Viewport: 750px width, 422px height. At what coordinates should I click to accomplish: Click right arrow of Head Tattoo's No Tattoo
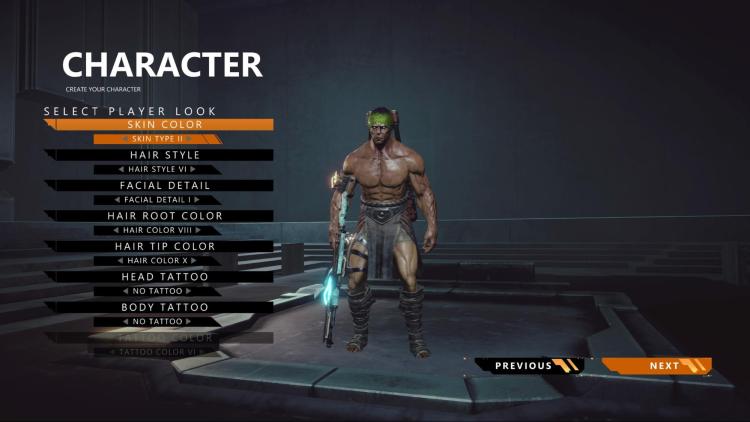click(x=189, y=291)
